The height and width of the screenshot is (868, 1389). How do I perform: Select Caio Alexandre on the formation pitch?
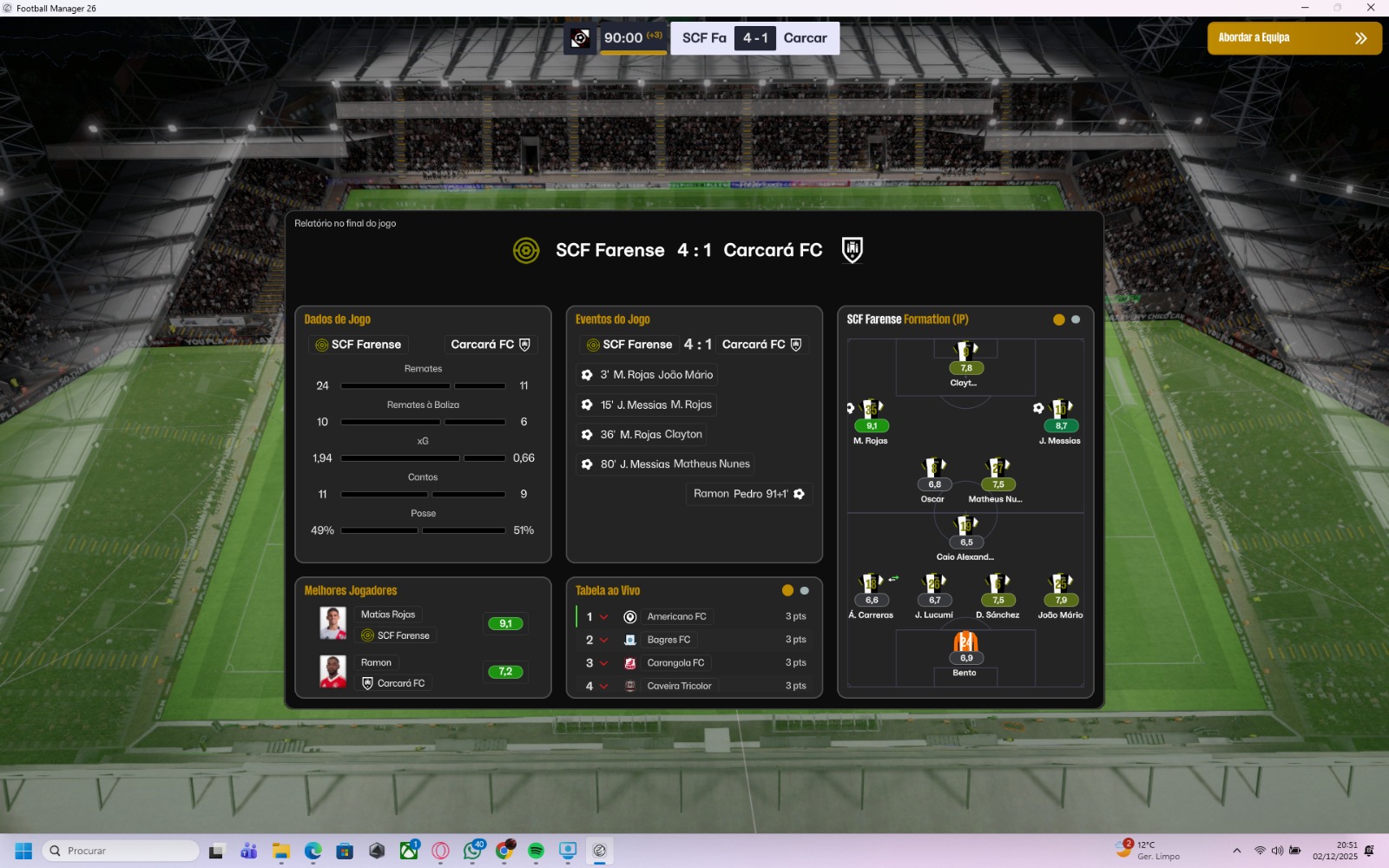tap(965, 526)
